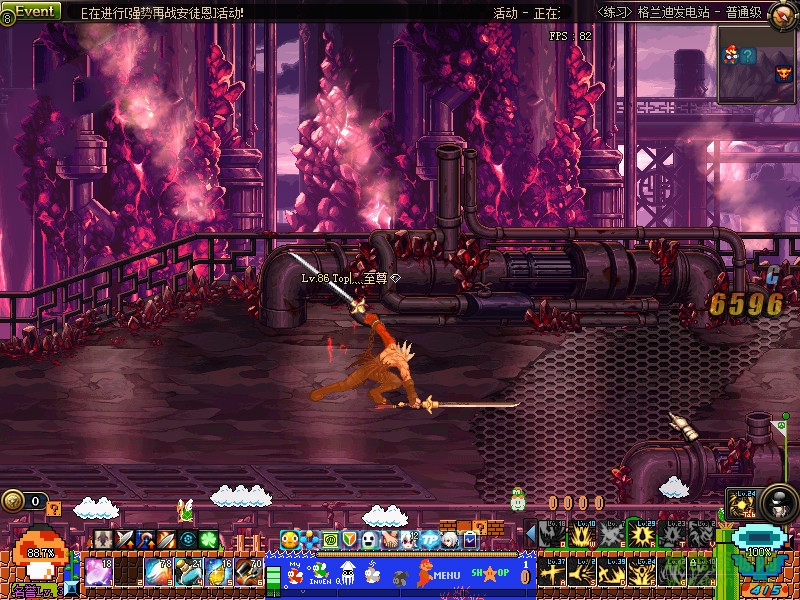The height and width of the screenshot is (600, 800).
Task: Activate the Lv.37 skill icon
Action: 551,573
